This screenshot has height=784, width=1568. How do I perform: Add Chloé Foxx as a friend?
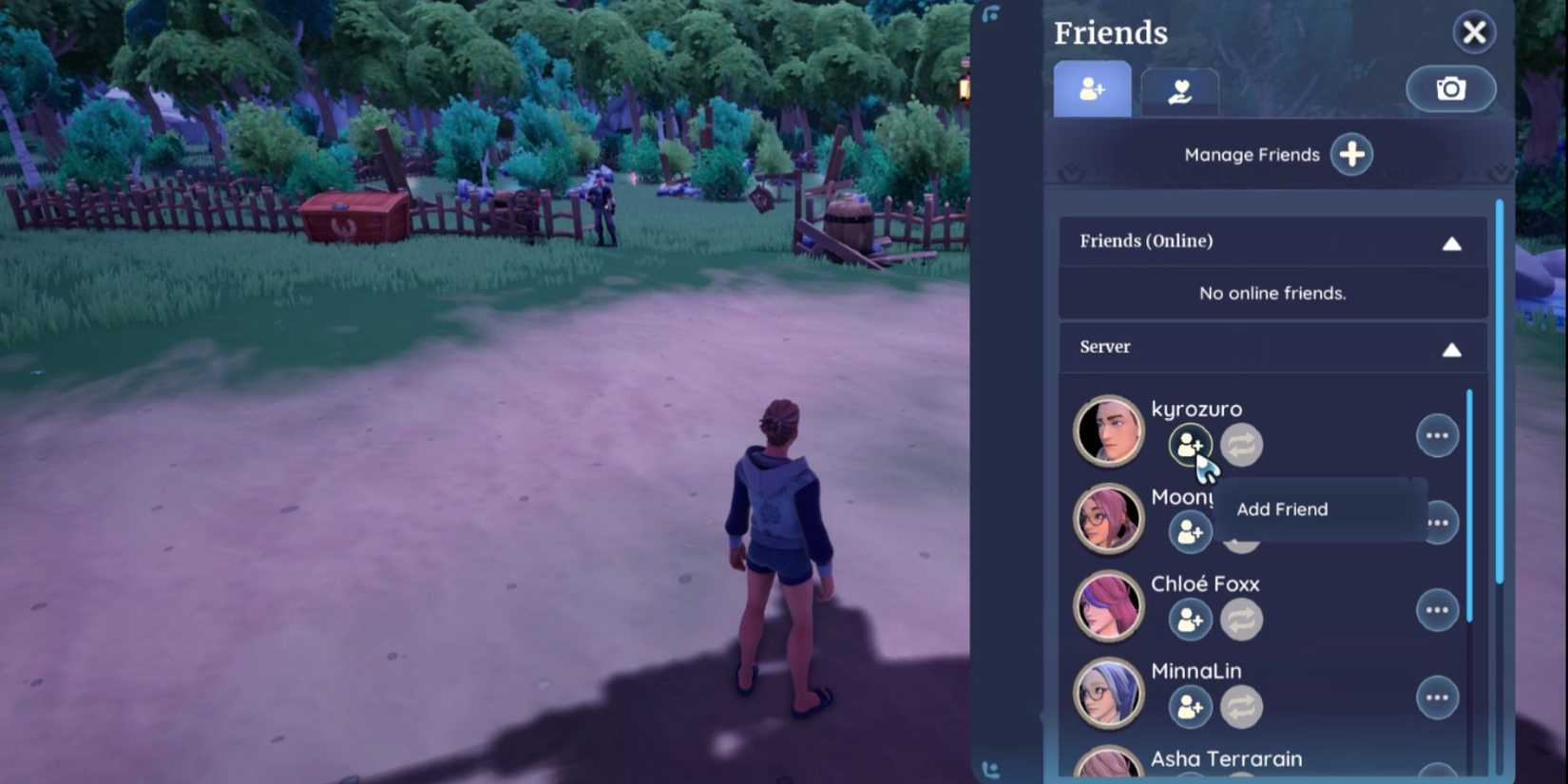tap(1189, 620)
